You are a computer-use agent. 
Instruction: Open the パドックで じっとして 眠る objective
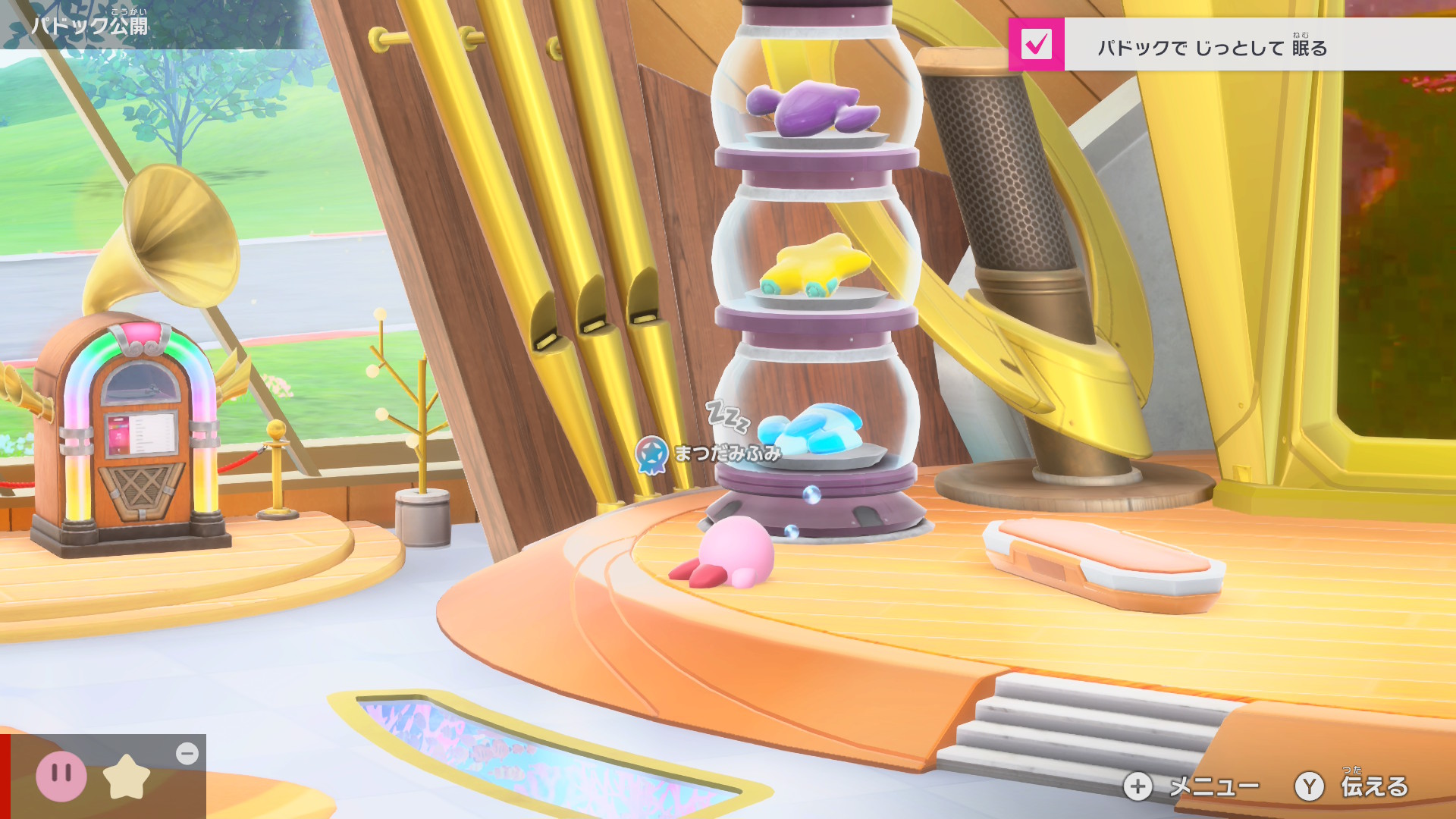click(x=1212, y=48)
